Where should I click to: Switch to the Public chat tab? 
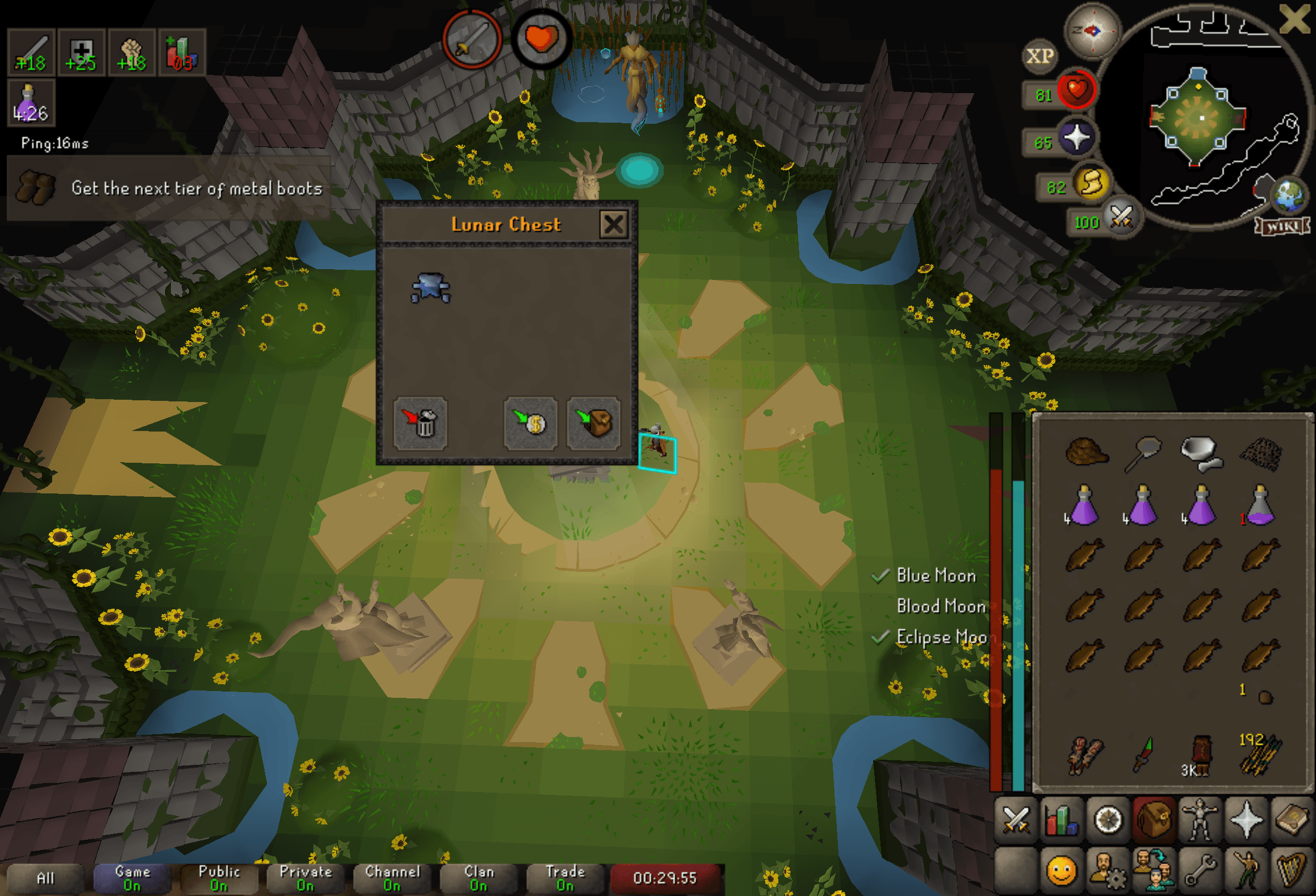[x=219, y=877]
